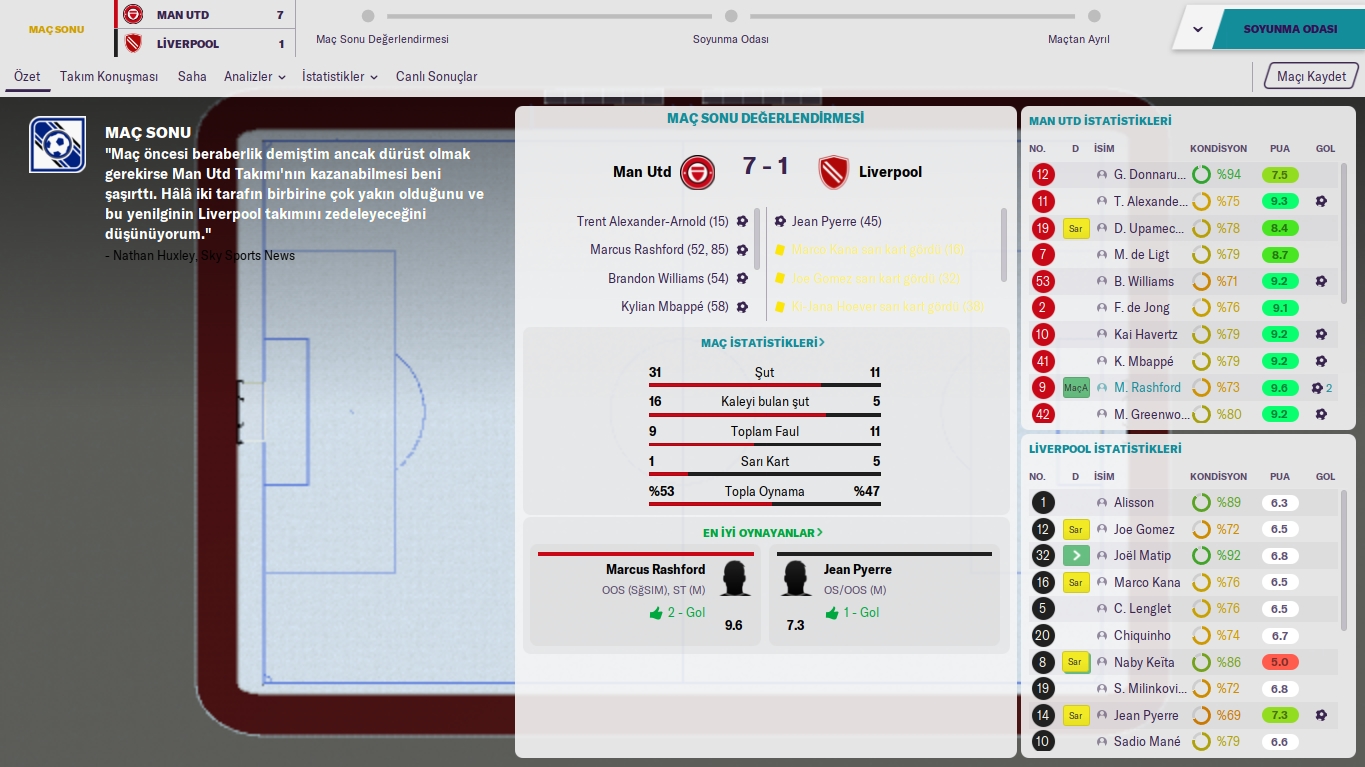
Task: Open the Maç İstatistikleri link
Action: (x=763, y=343)
